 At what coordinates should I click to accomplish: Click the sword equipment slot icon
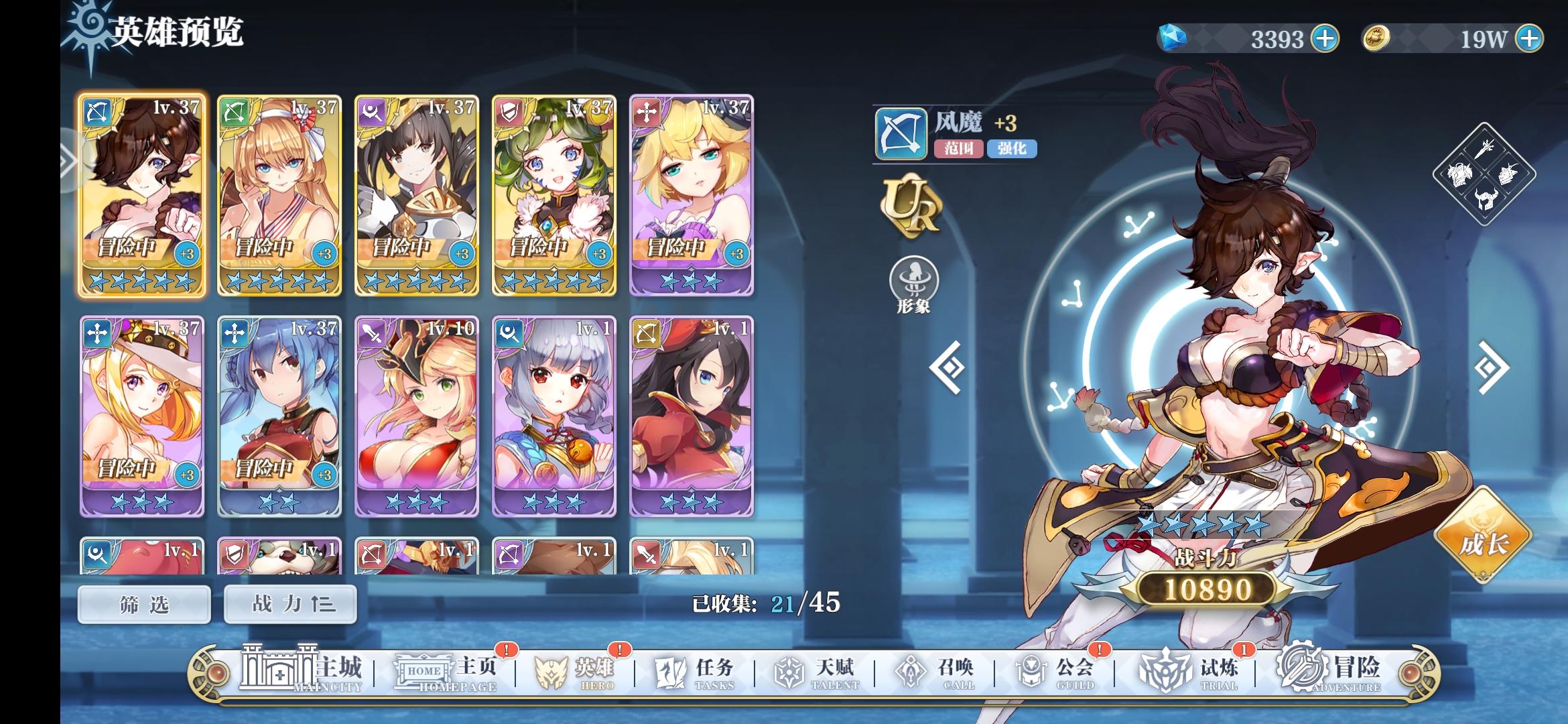pos(1484,149)
